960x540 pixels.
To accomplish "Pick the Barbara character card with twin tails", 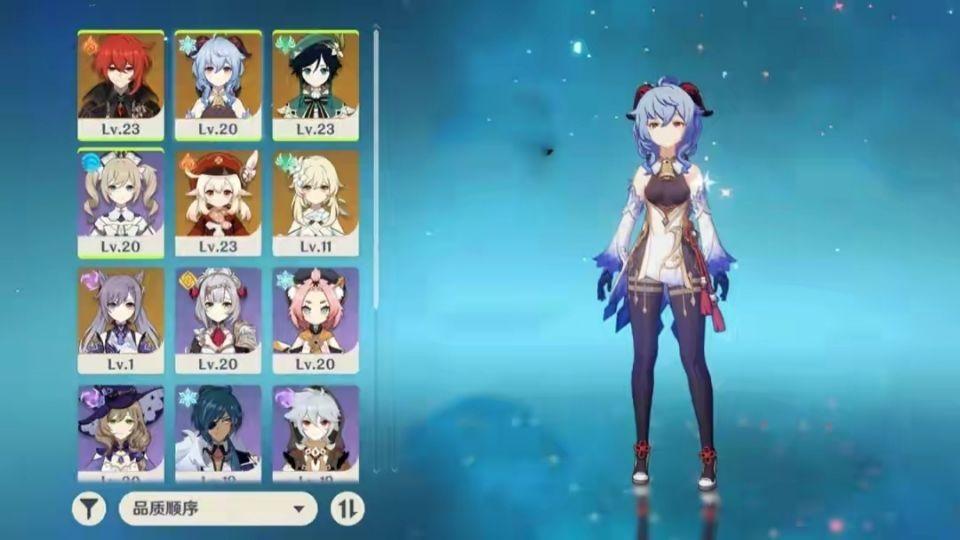I will pos(121,203).
